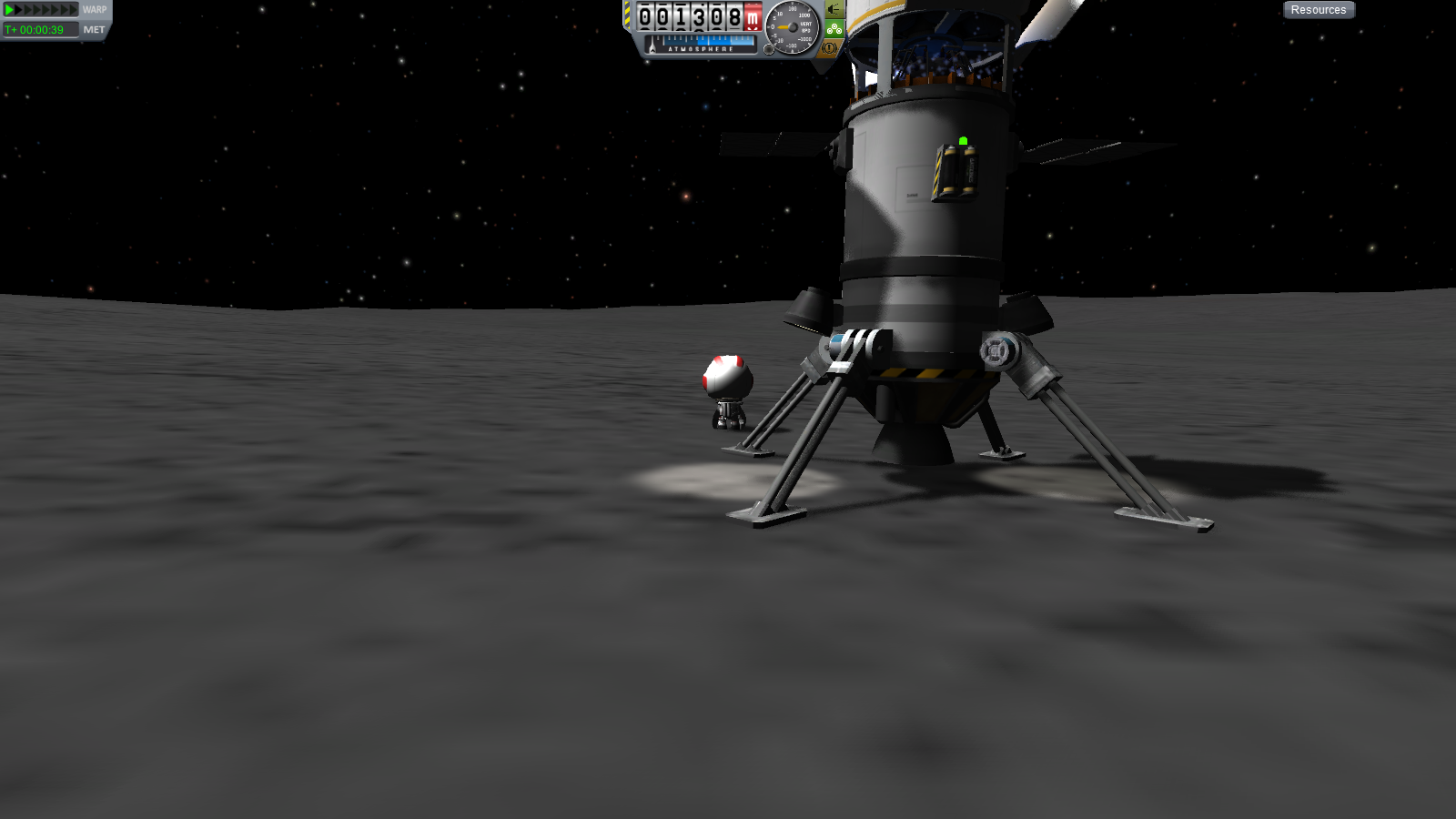Toggle the lights button
The height and width of the screenshot is (819, 1456).
[x=834, y=9]
